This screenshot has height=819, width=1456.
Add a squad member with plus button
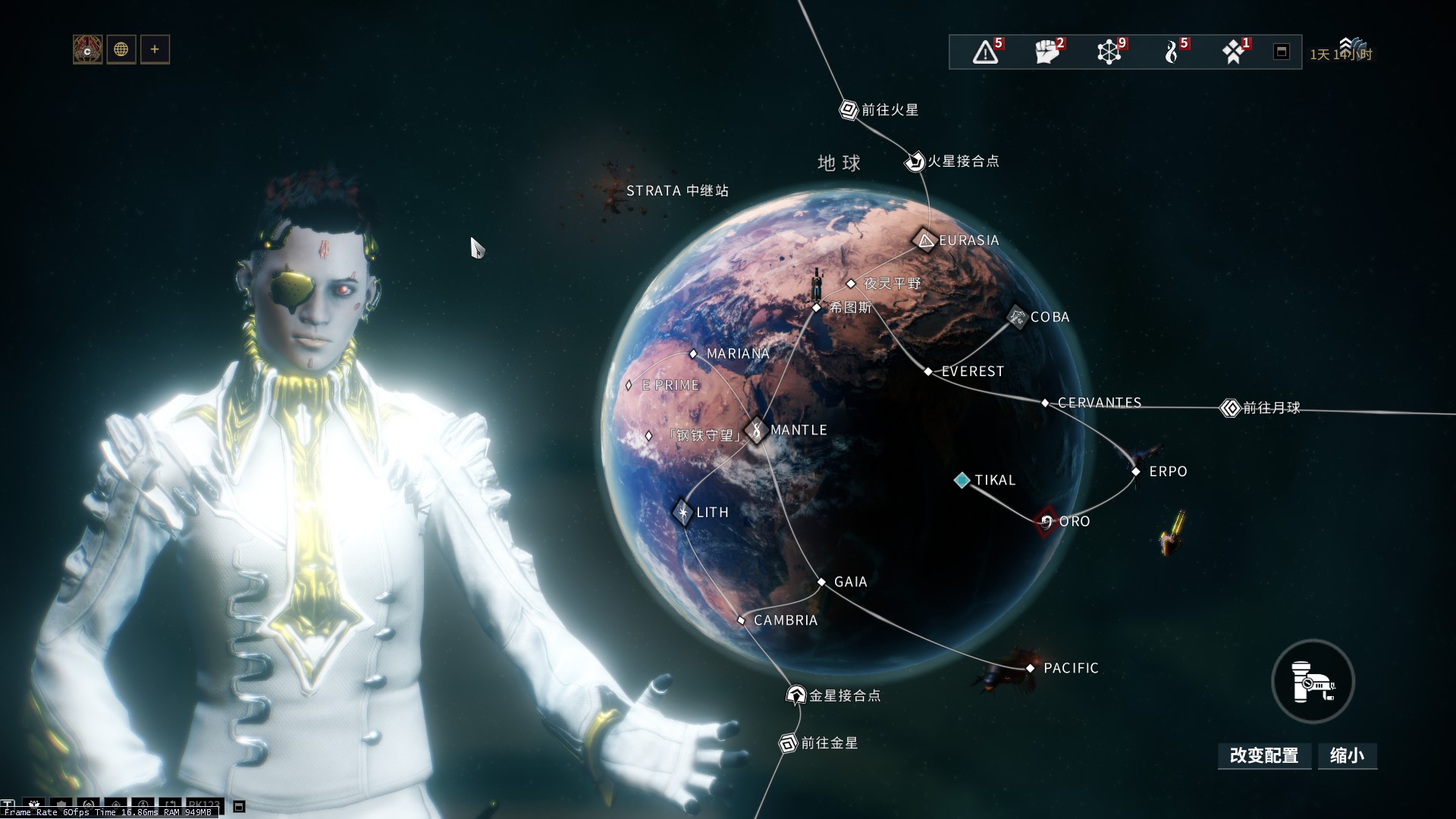point(155,49)
